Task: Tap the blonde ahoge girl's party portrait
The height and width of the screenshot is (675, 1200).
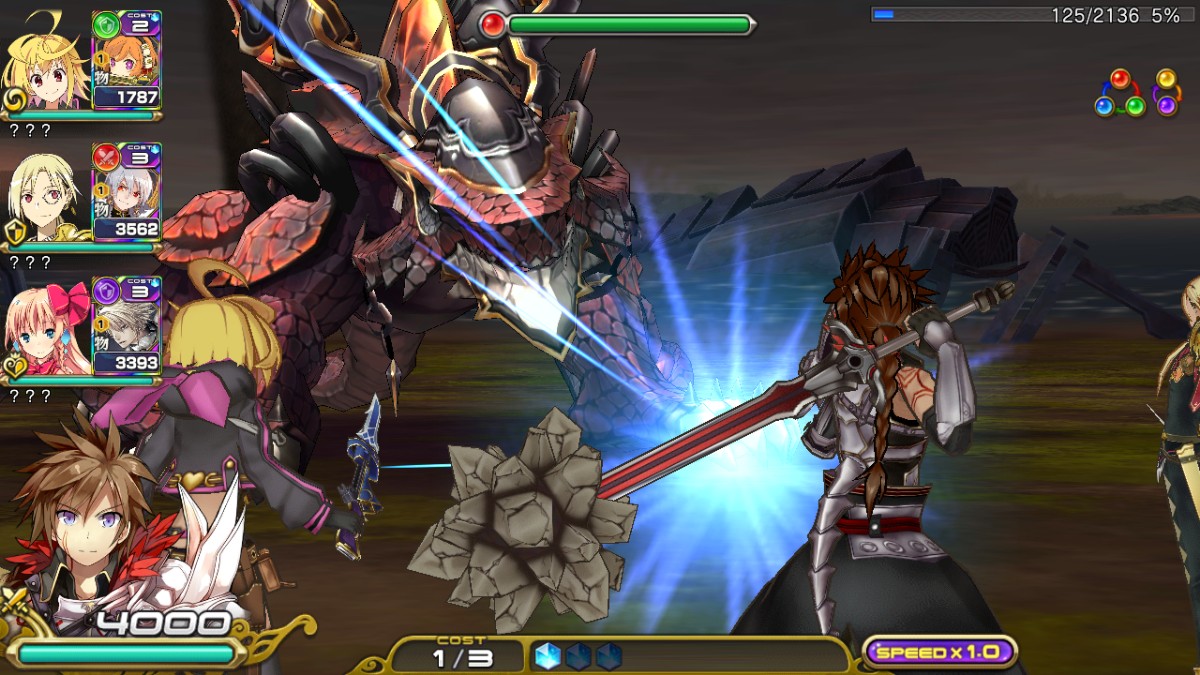Action: pyautogui.click(x=48, y=62)
